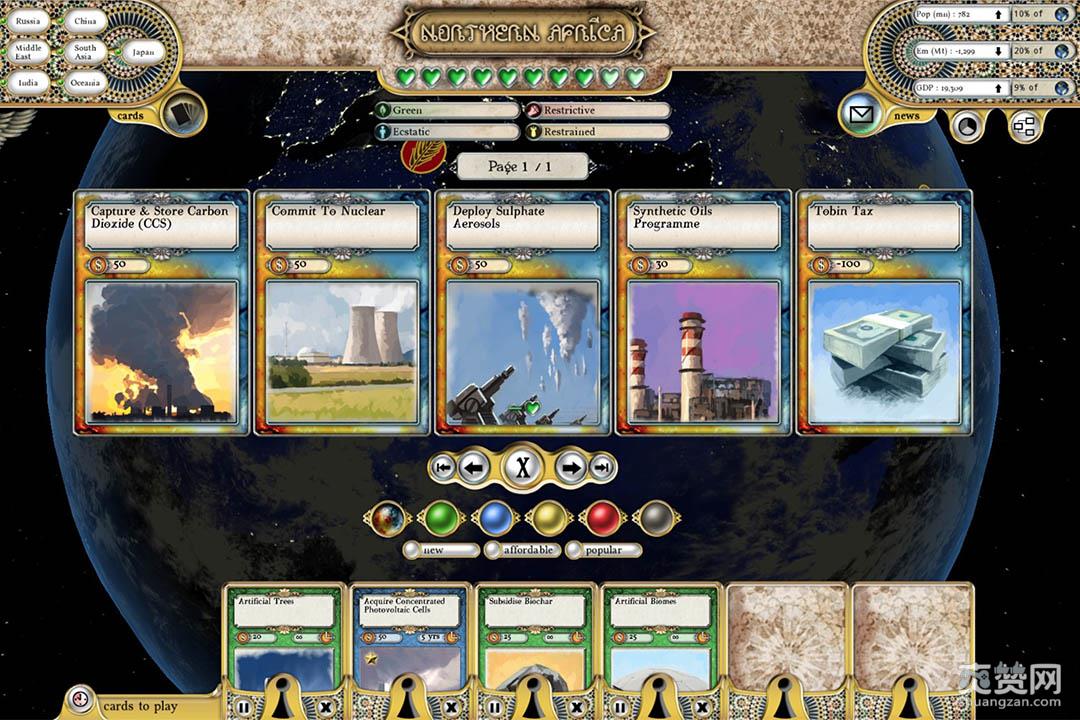Toggle the new cards filter

click(441, 550)
